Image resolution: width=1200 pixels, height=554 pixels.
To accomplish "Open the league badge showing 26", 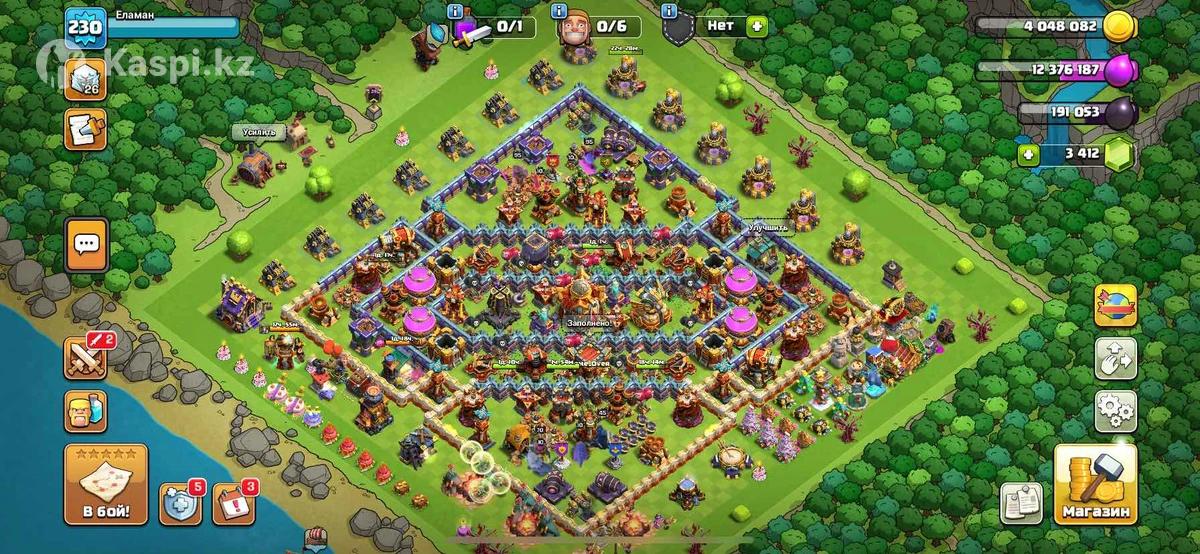I will click(x=85, y=78).
